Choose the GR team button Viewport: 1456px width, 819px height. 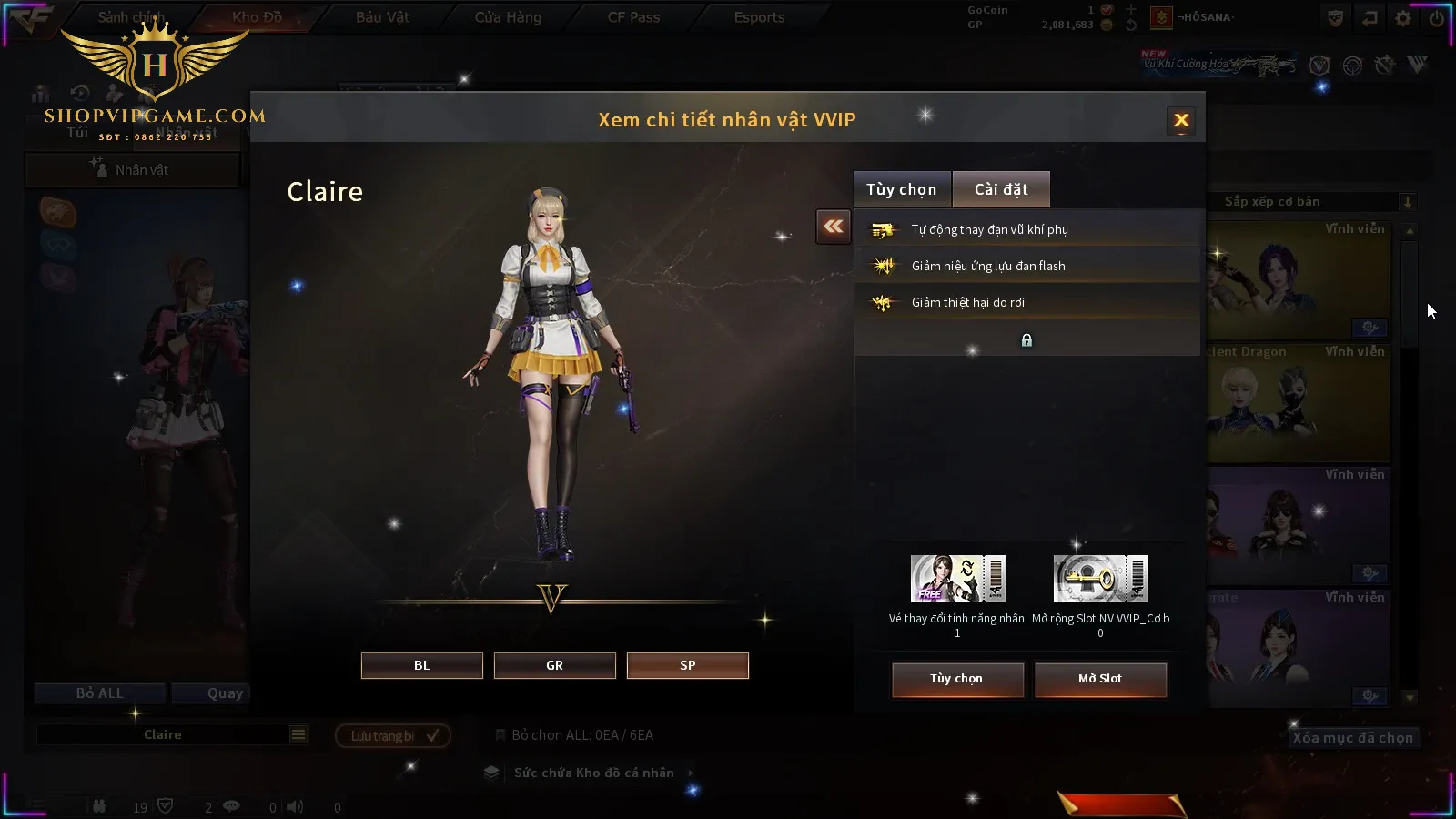[554, 665]
